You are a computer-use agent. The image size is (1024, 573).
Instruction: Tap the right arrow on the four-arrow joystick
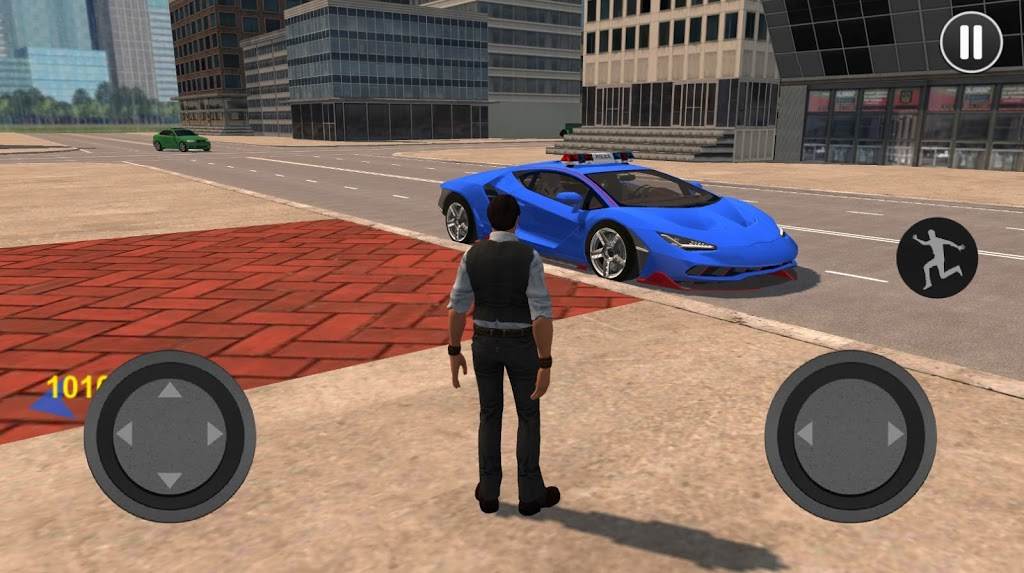click(214, 434)
